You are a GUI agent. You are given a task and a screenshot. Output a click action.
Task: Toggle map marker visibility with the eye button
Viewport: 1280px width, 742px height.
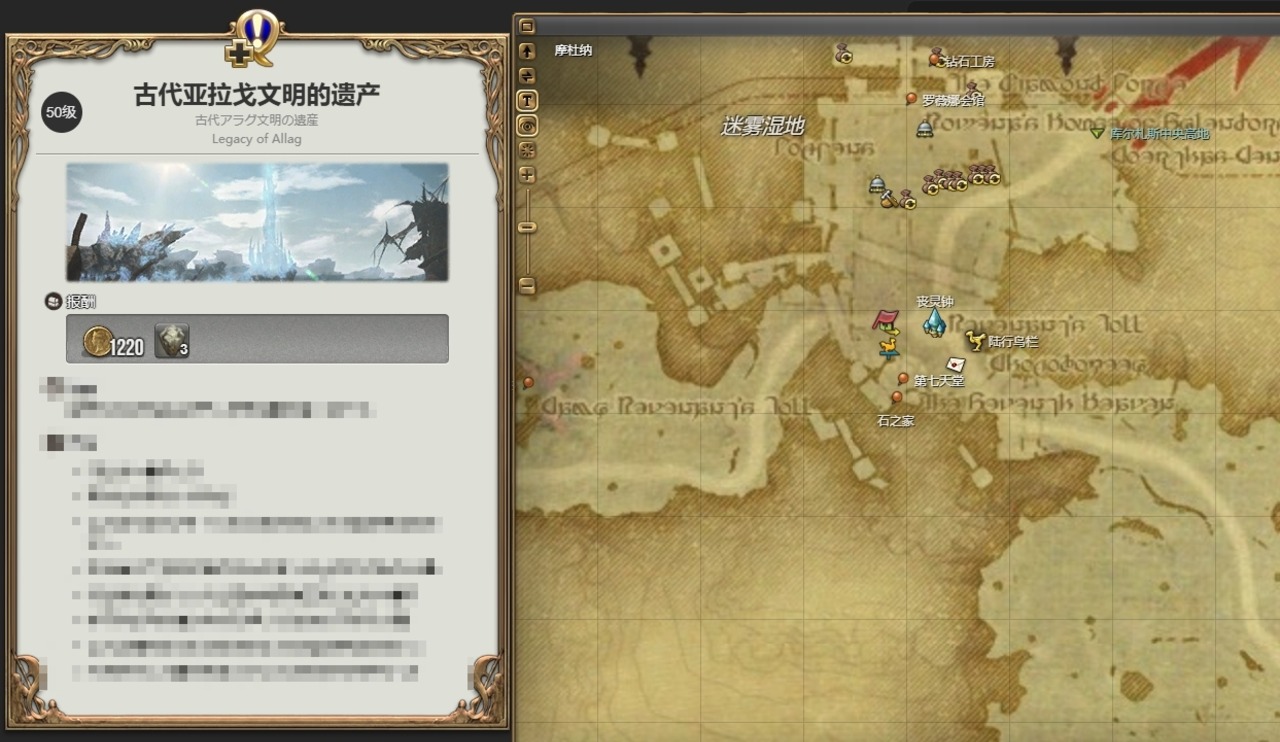[527, 125]
